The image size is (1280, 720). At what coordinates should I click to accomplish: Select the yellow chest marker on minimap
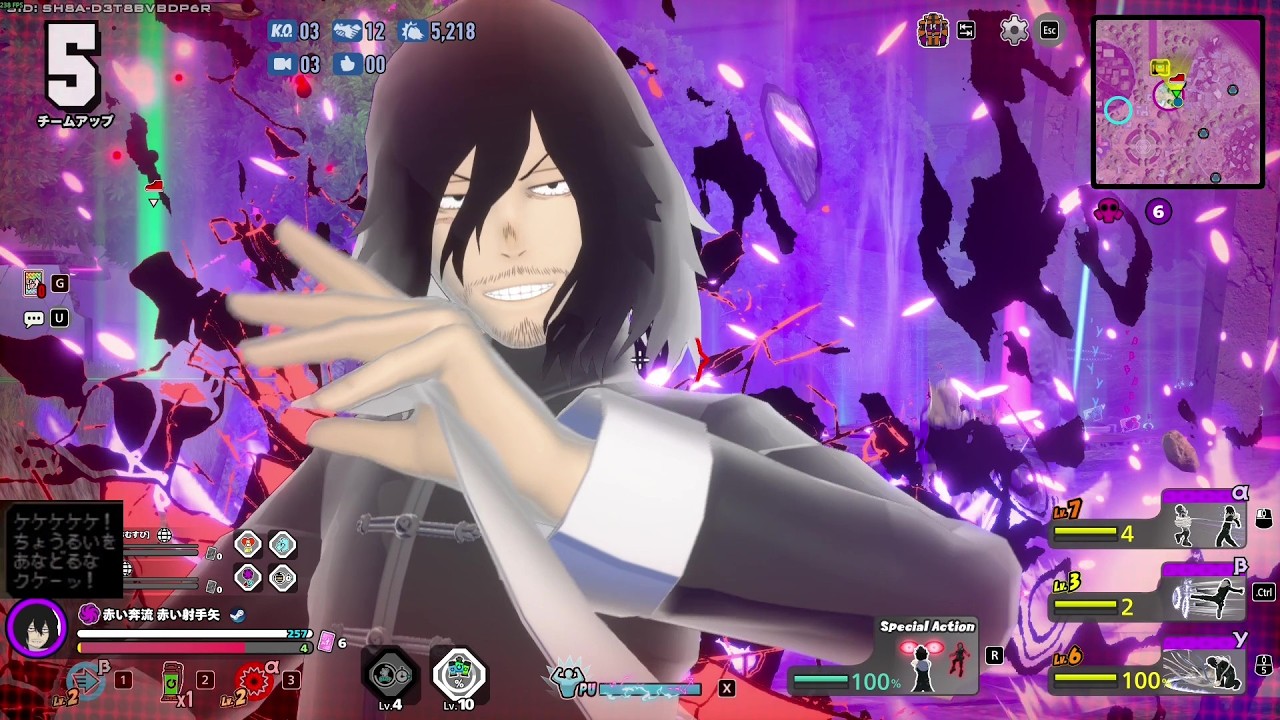pos(1160,68)
